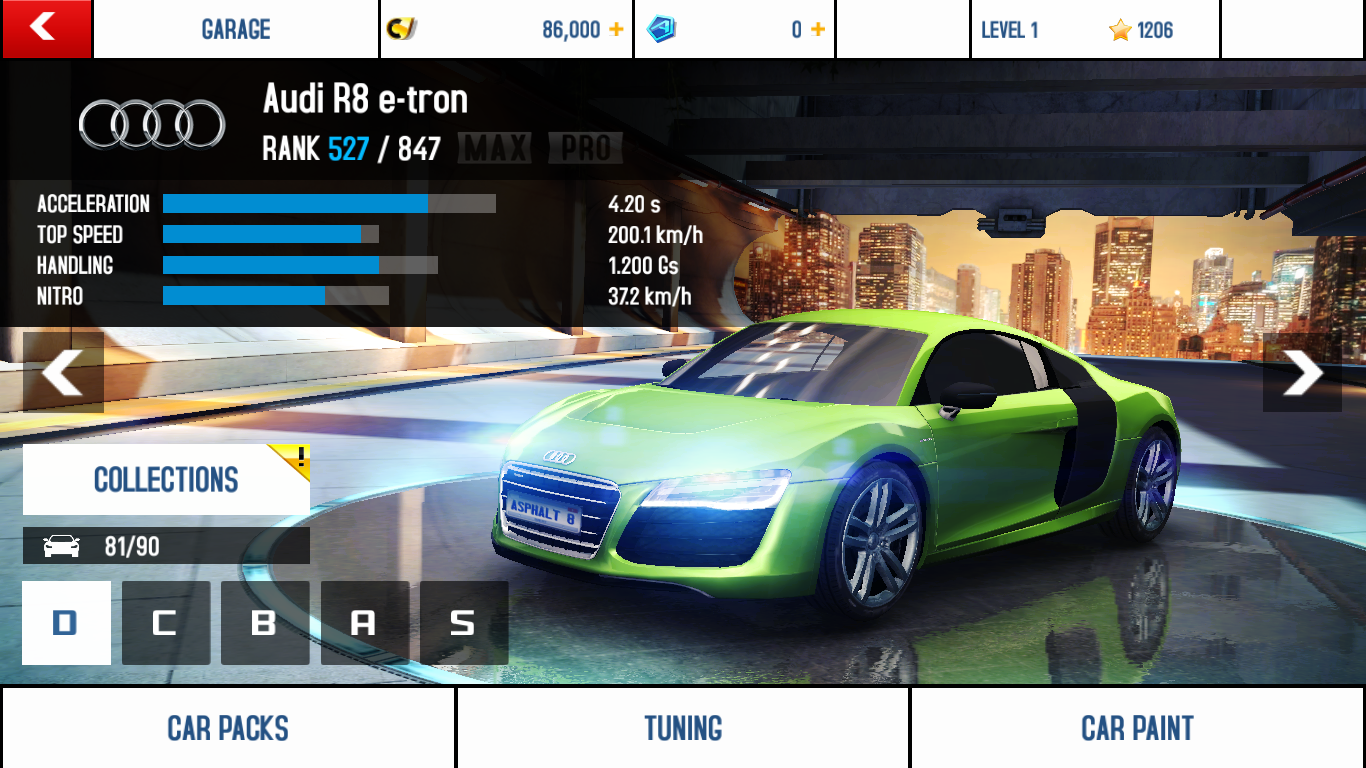This screenshot has height=768, width=1366.
Task: Show the next car with right arrow
Action: 1302,372
